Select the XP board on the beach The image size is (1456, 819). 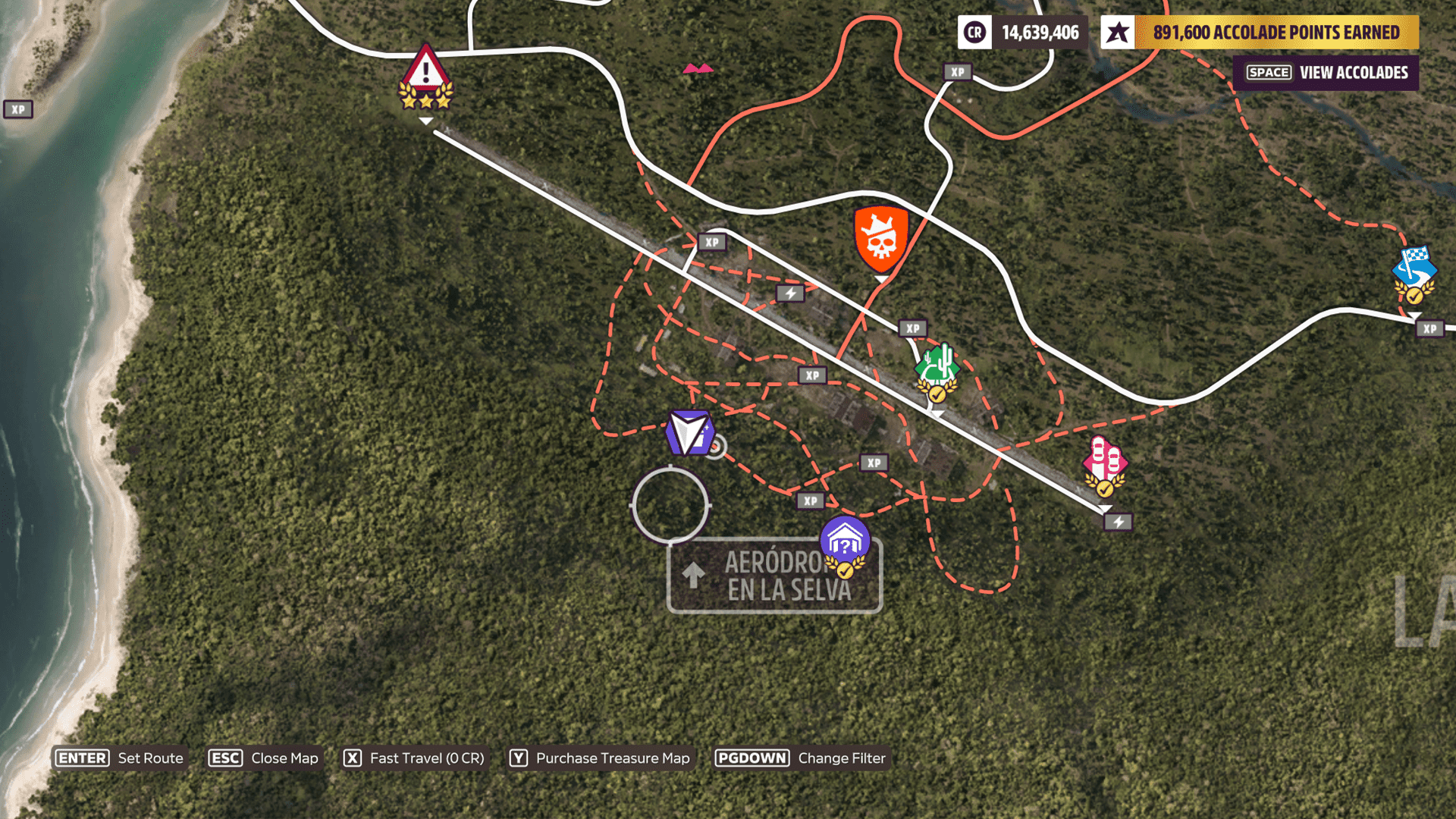pyautogui.click(x=18, y=109)
